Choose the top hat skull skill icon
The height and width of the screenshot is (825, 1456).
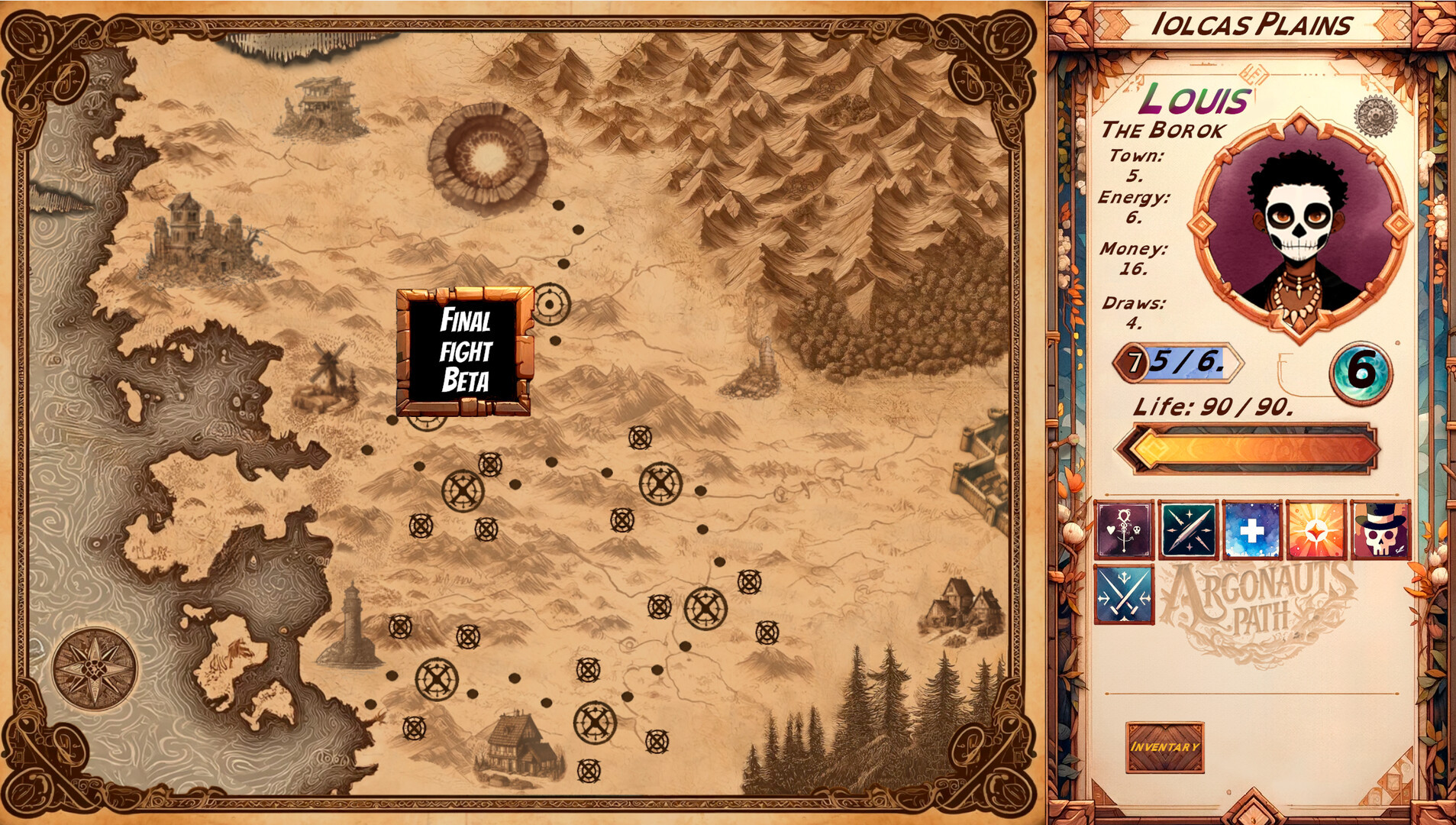[x=1380, y=529]
